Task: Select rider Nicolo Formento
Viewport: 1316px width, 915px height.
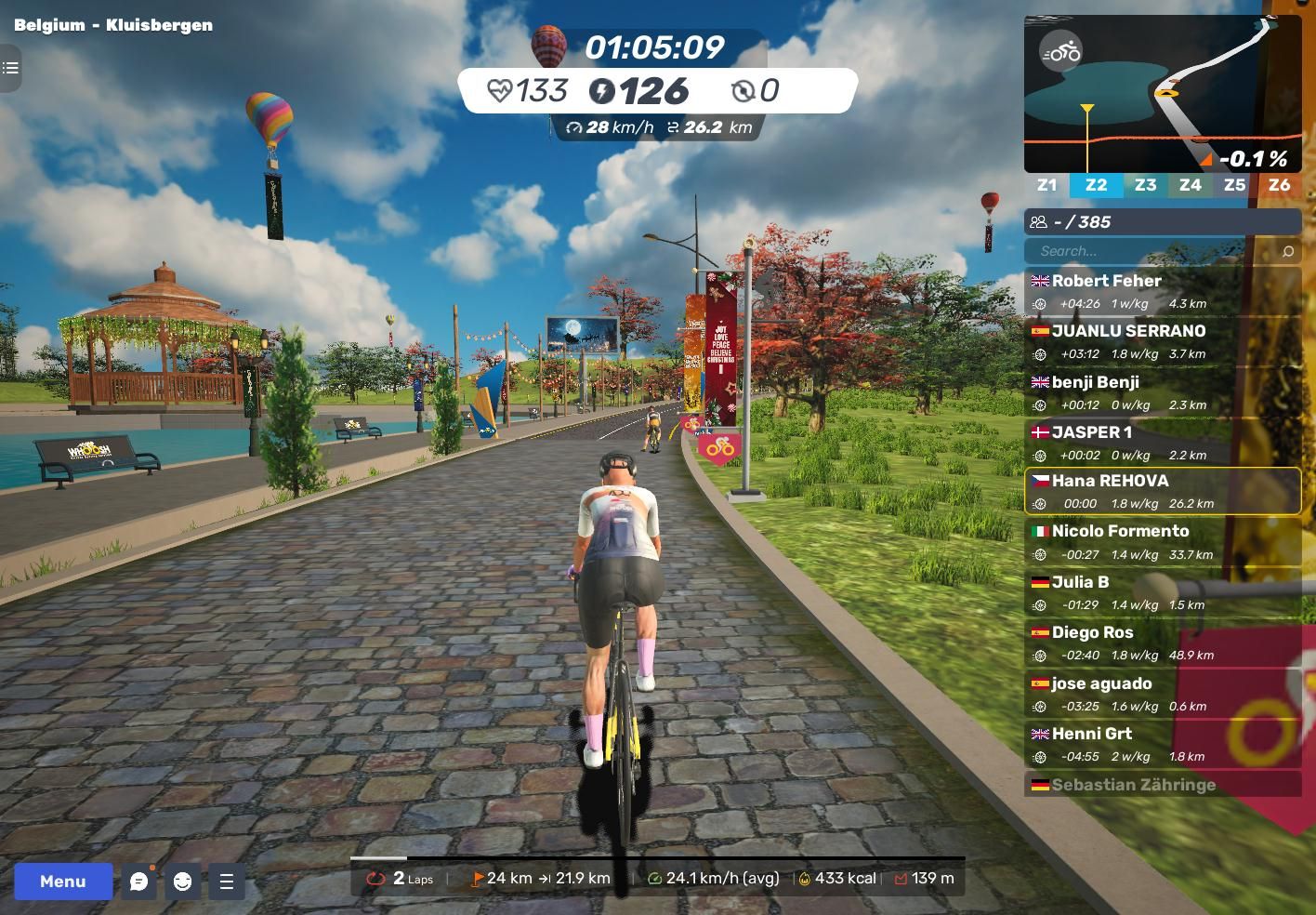Action: pyautogui.click(x=1162, y=542)
